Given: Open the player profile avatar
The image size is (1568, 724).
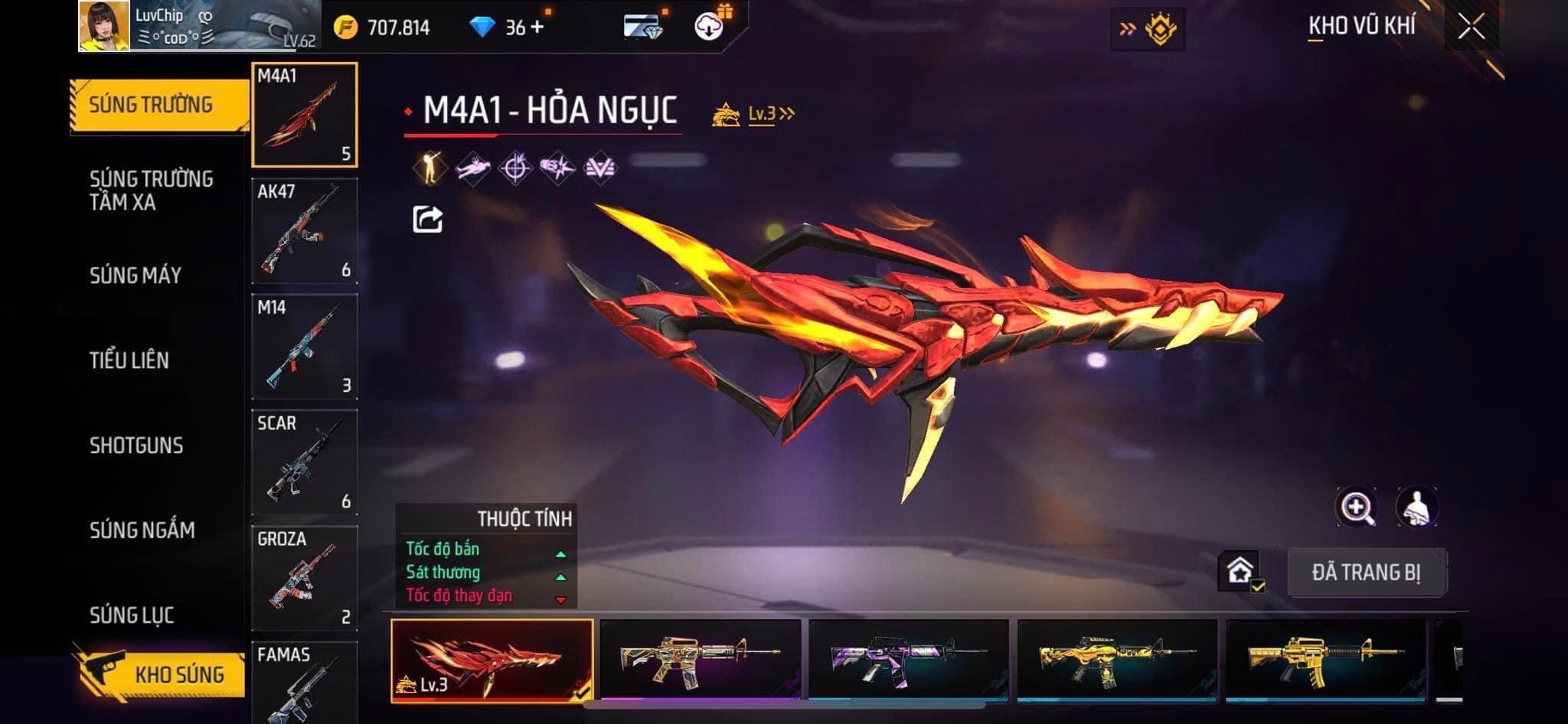Looking at the screenshot, I should 104,26.
